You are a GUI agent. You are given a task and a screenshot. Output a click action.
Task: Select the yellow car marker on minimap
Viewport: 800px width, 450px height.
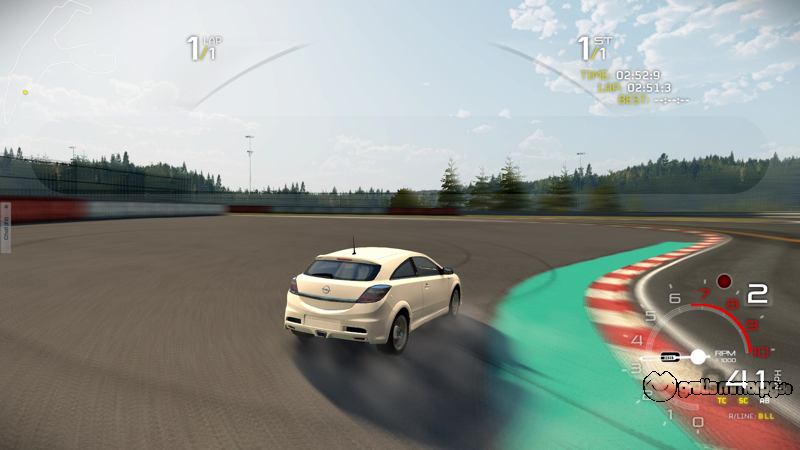point(25,93)
